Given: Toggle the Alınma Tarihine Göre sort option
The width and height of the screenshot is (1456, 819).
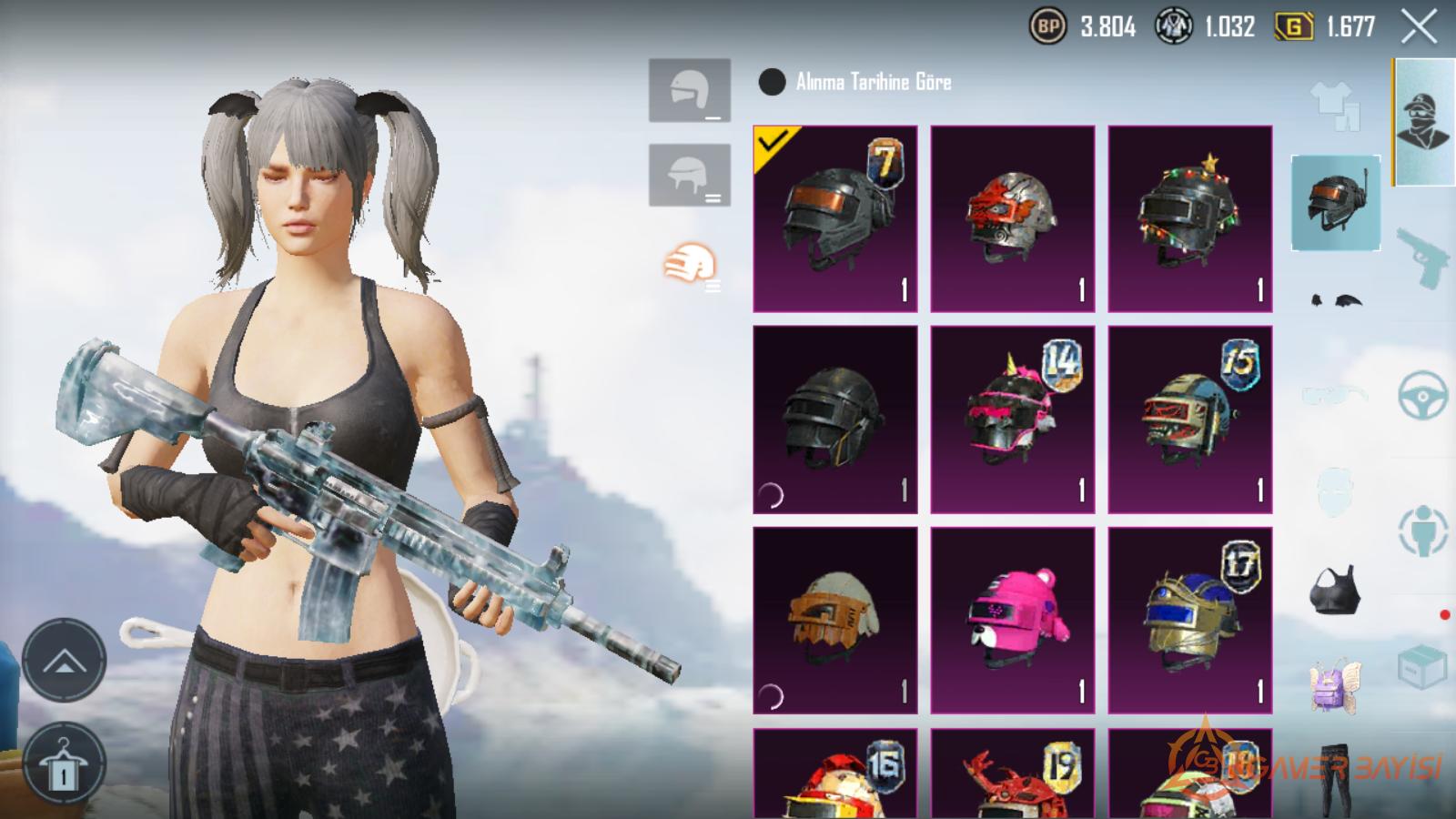Looking at the screenshot, I should (x=772, y=82).
